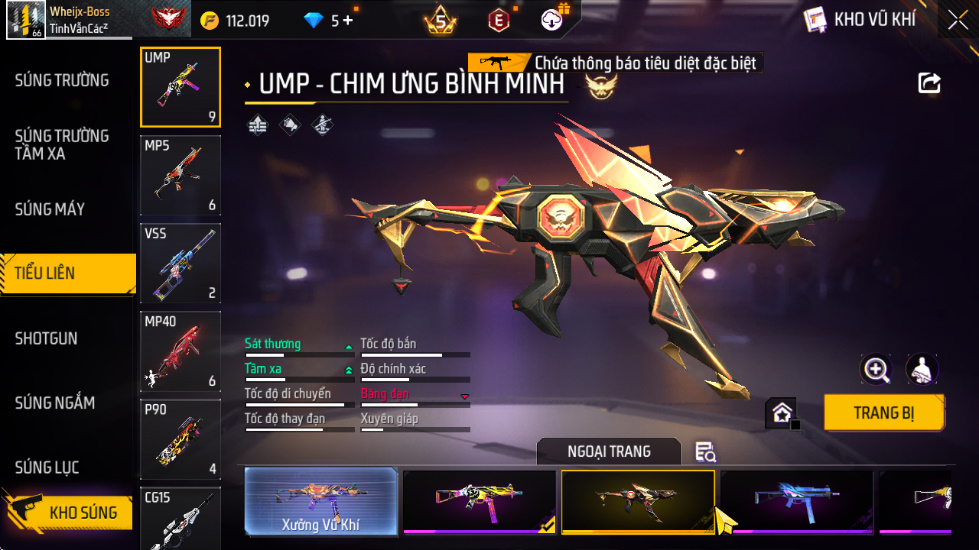Show the SÚNG LỤC category
The image size is (979, 550).
[x=47, y=467]
